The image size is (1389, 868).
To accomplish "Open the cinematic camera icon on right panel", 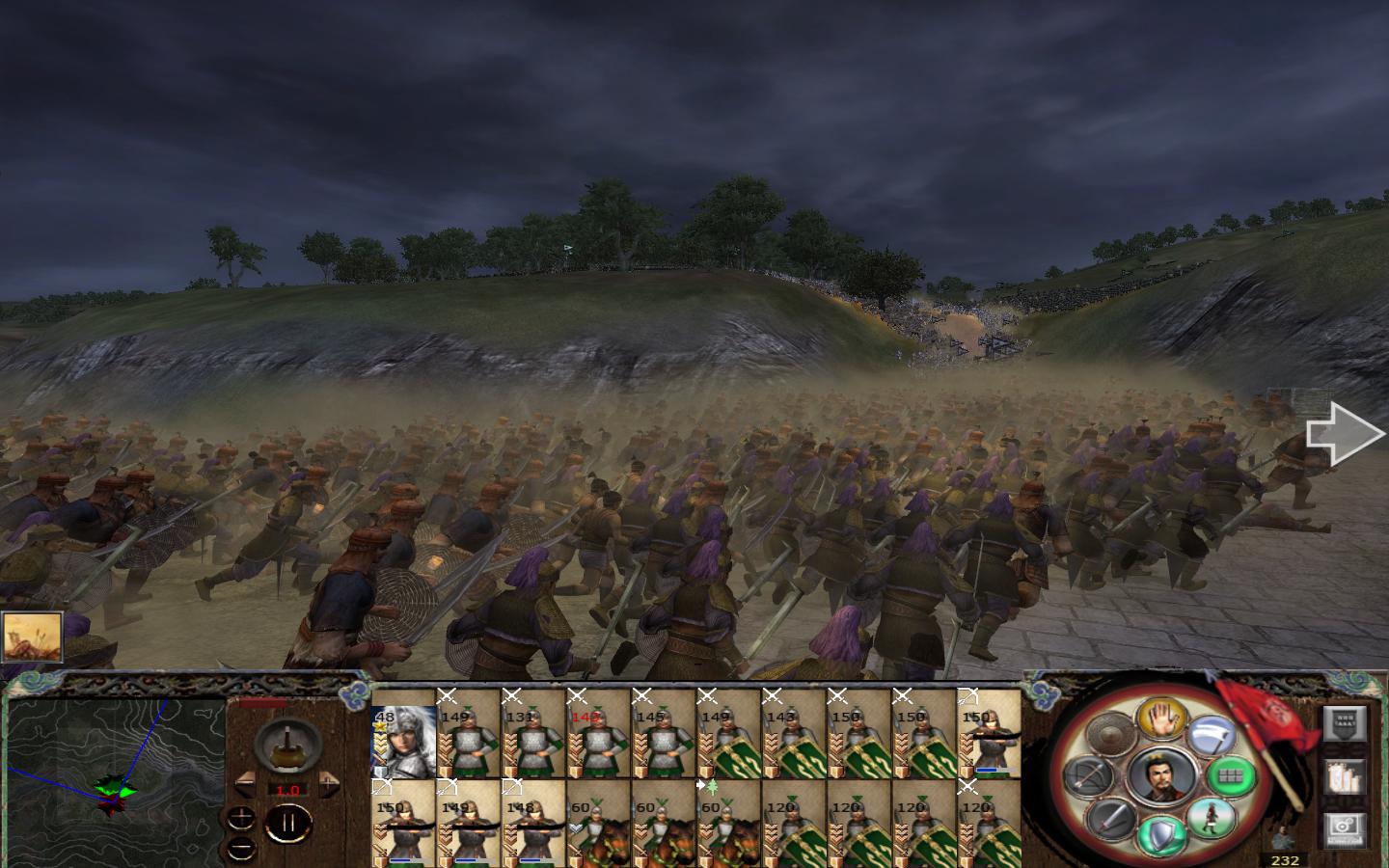I will tap(1345, 827).
